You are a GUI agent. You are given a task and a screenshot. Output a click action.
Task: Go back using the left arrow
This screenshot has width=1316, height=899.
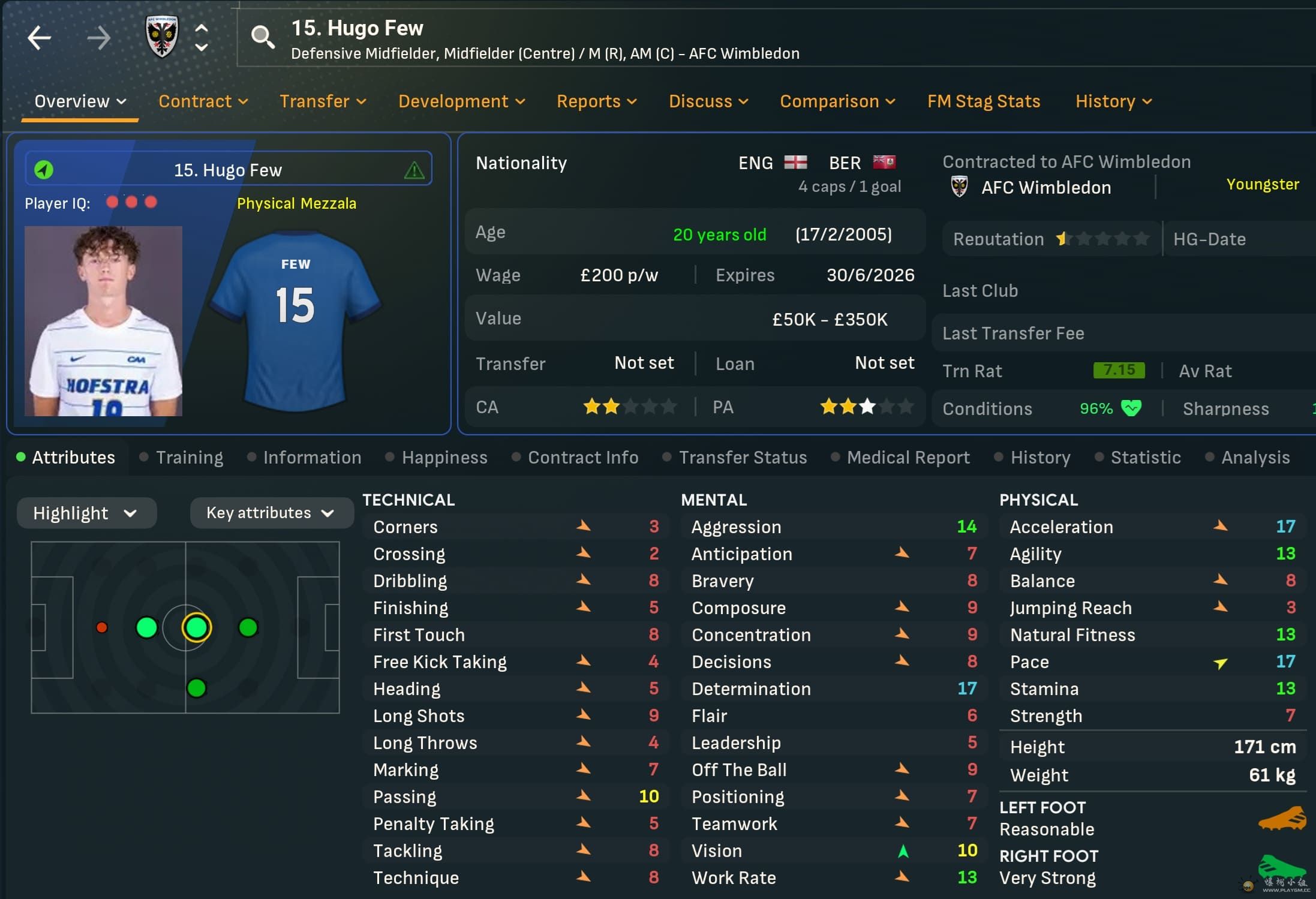click(40, 38)
